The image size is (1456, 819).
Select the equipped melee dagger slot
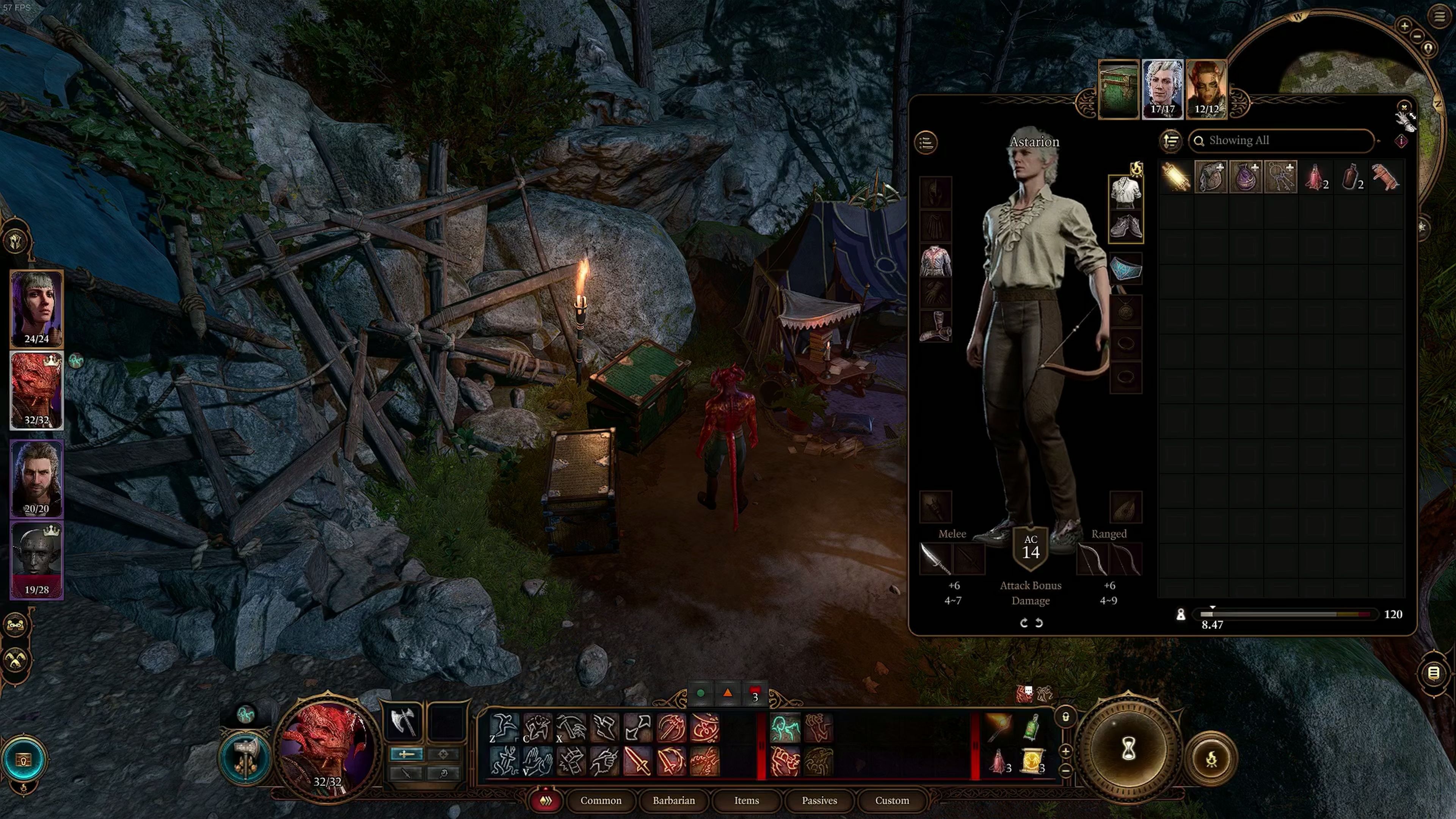tap(935, 559)
